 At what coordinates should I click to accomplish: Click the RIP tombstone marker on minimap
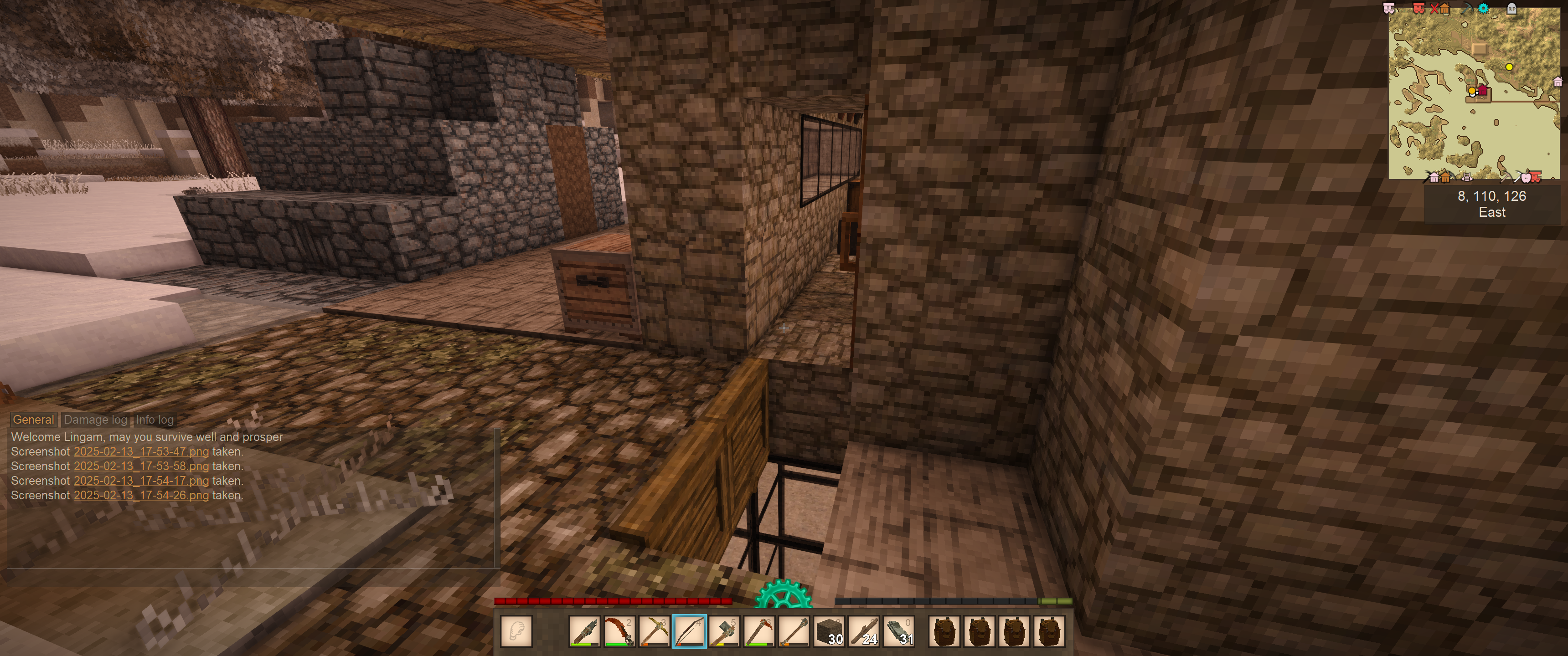[x=1511, y=9]
